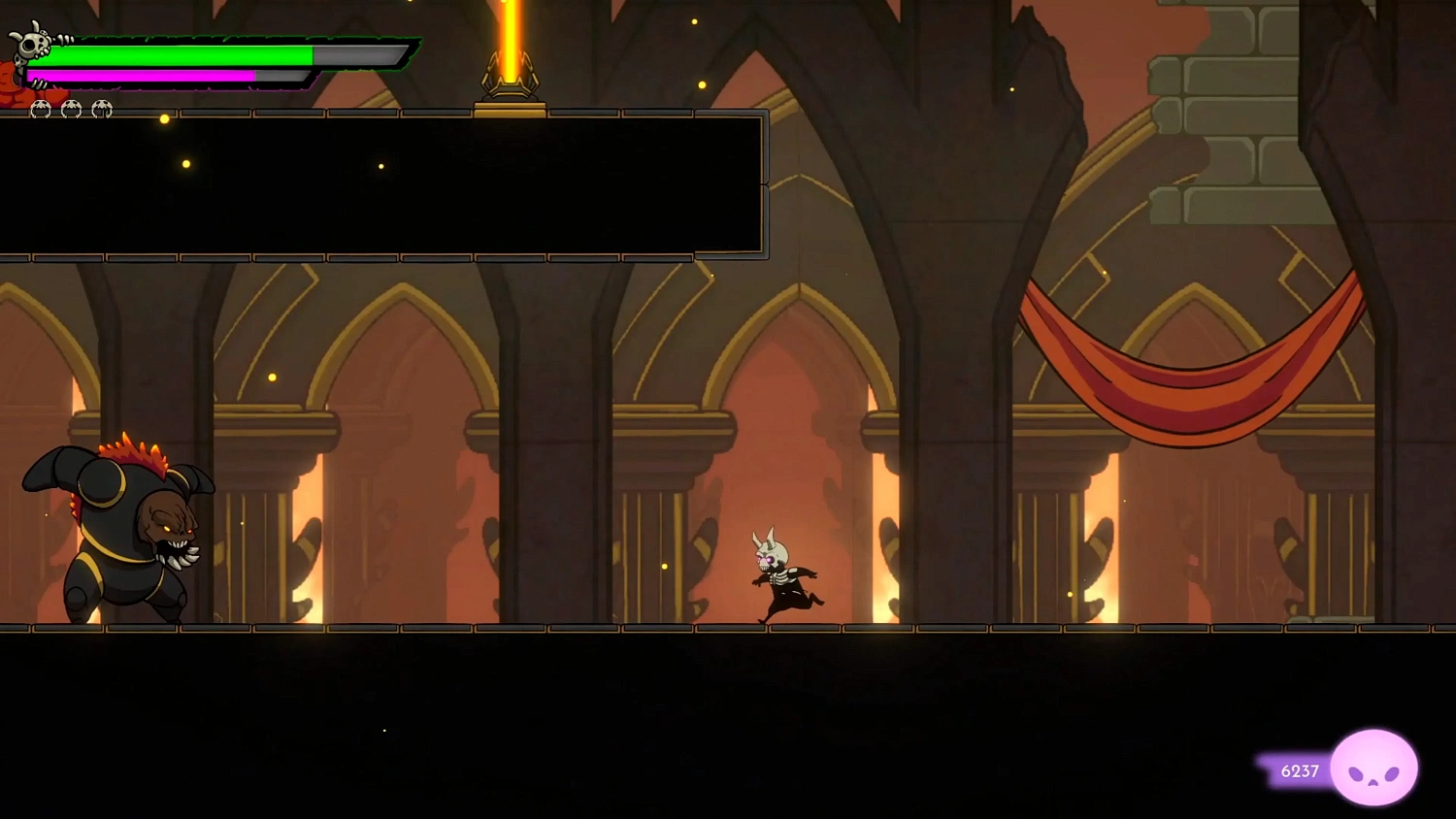The height and width of the screenshot is (819, 1456).
Task: Select the second bat-skull charge icon
Action: 71,110
